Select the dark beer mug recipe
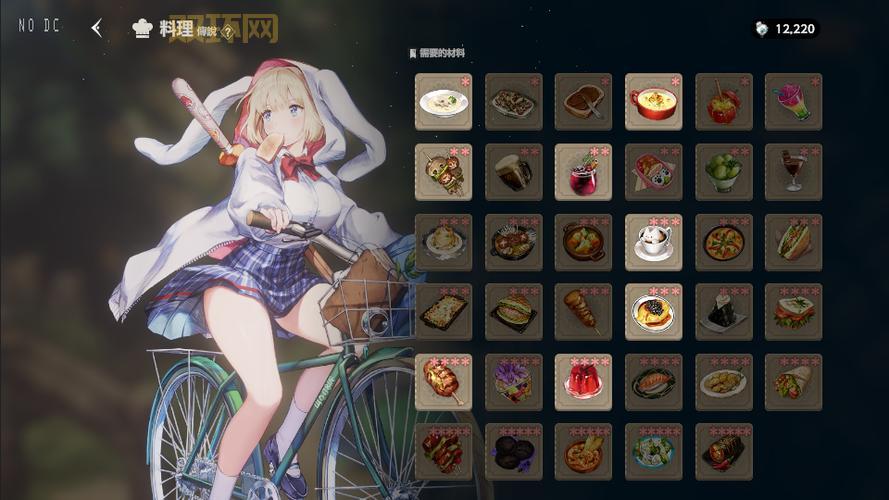Image resolution: width=889 pixels, height=500 pixels. pyautogui.click(x=513, y=172)
